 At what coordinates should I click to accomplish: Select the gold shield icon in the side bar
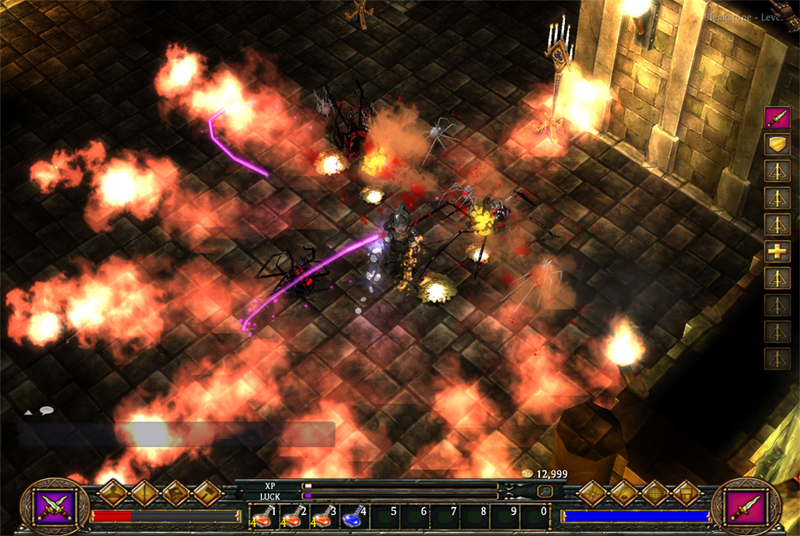coord(777,145)
